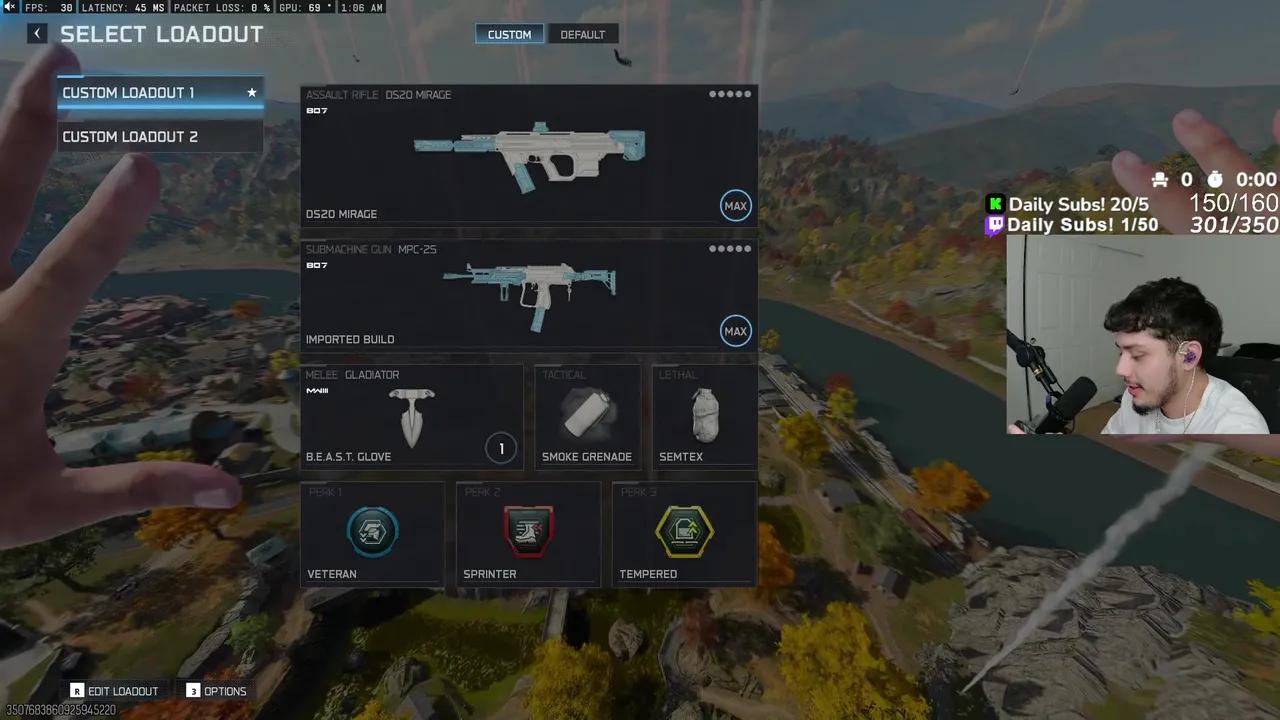Switch to the Default tab
The height and width of the screenshot is (720, 1280).
582,34
